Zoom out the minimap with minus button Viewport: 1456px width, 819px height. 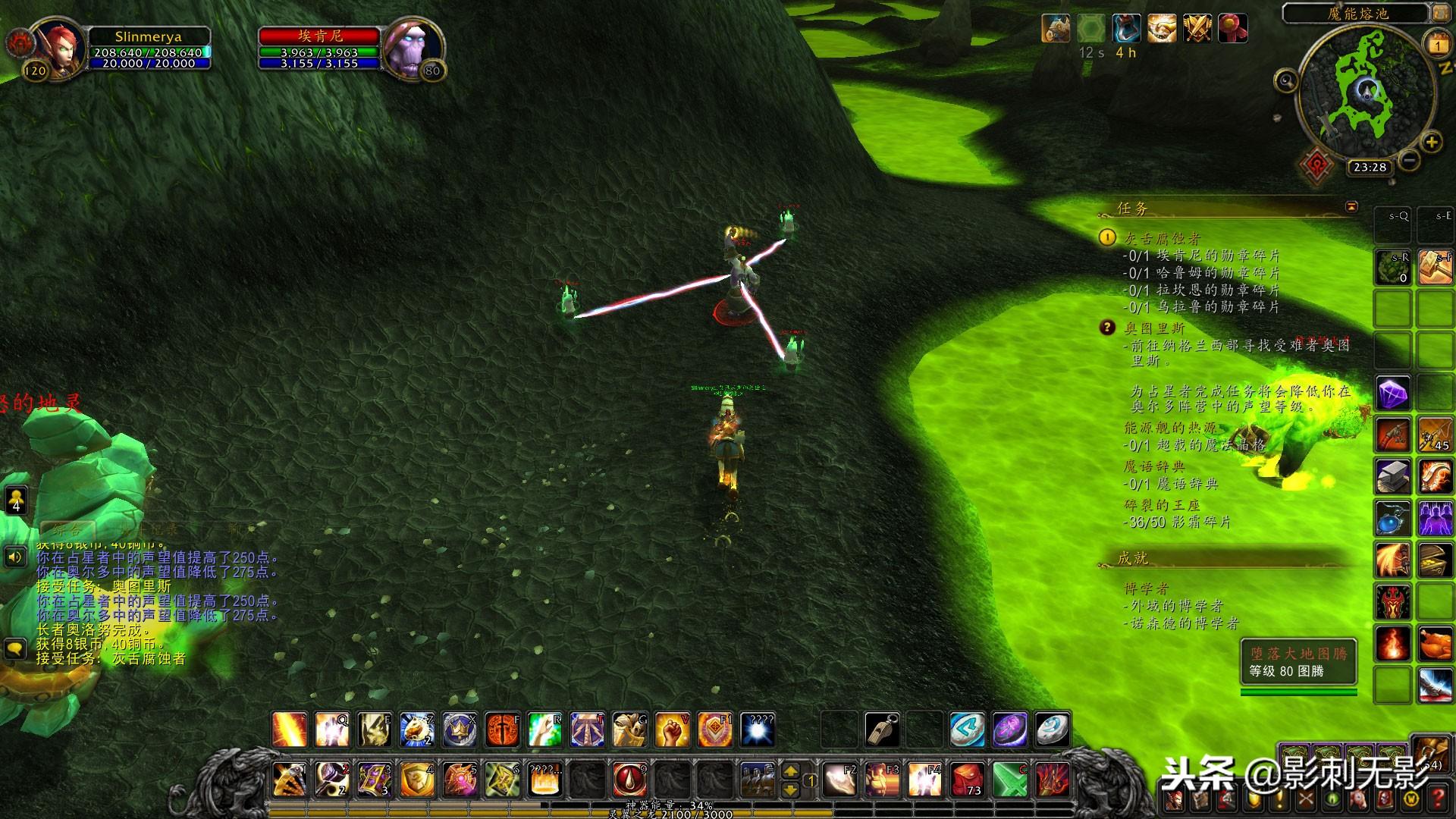point(1409,160)
